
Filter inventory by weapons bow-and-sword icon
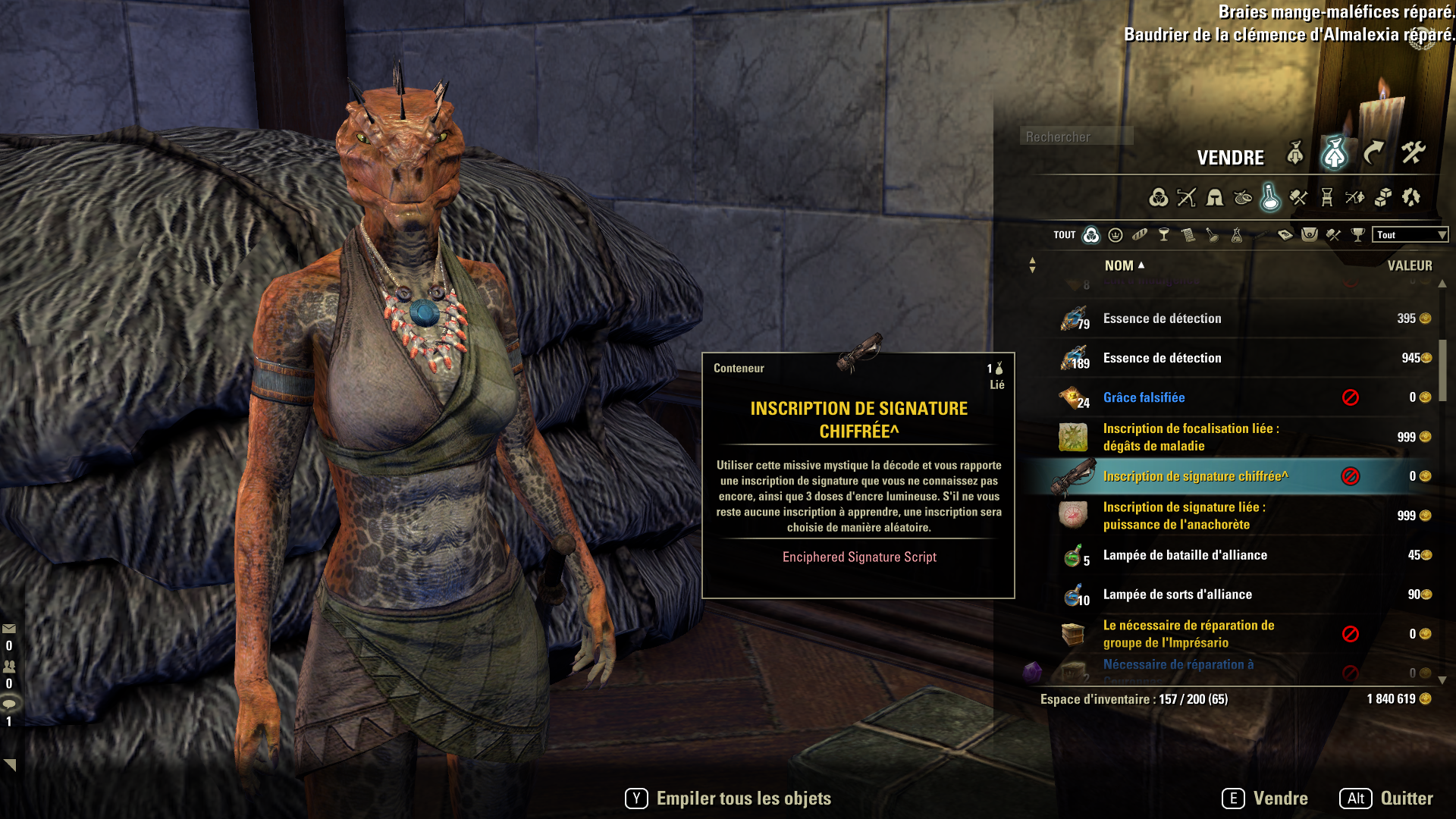point(1186,198)
